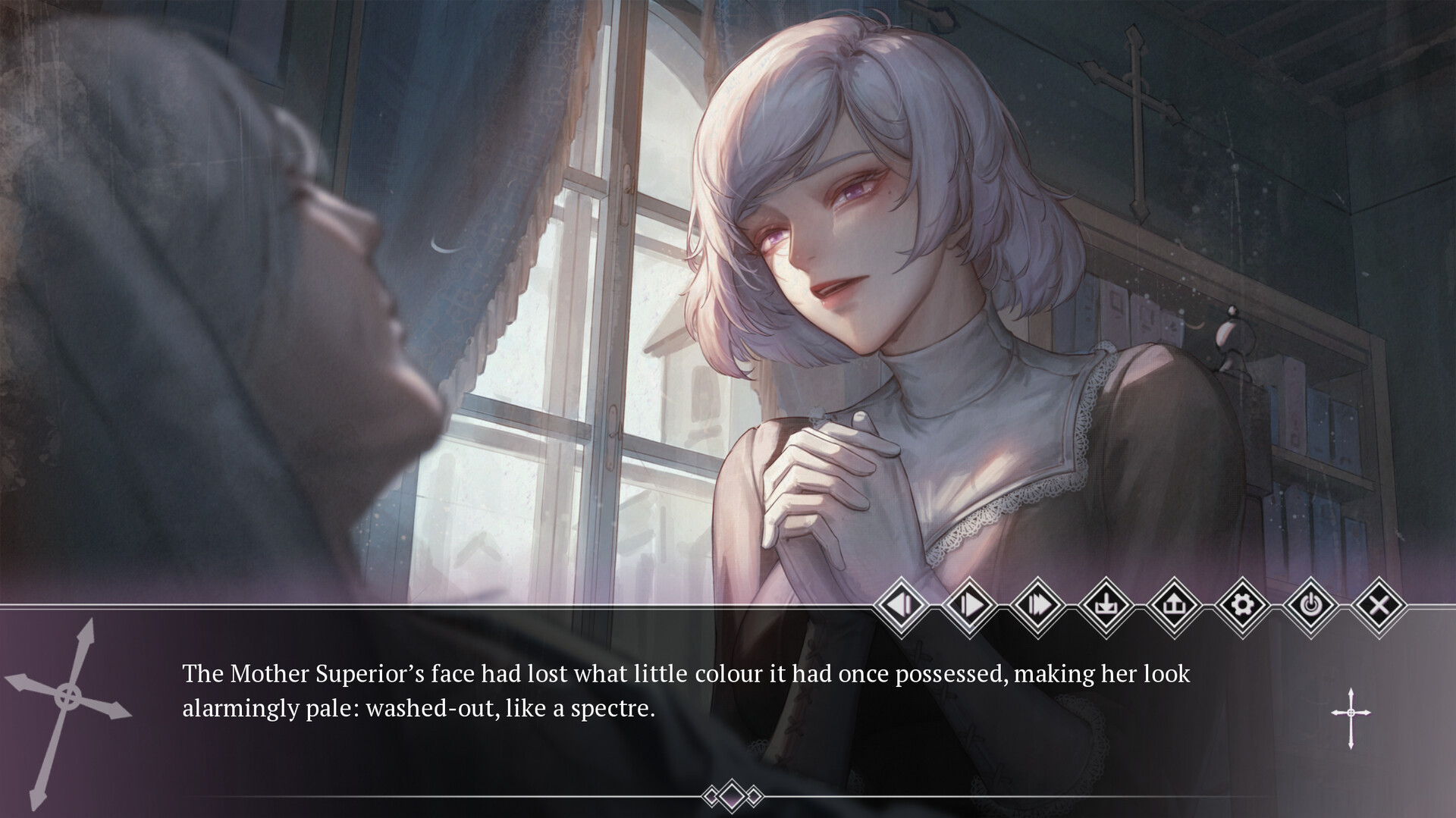Click the dialogue box to advance narration
Viewport: 1456px width, 818px height.
pos(682,705)
